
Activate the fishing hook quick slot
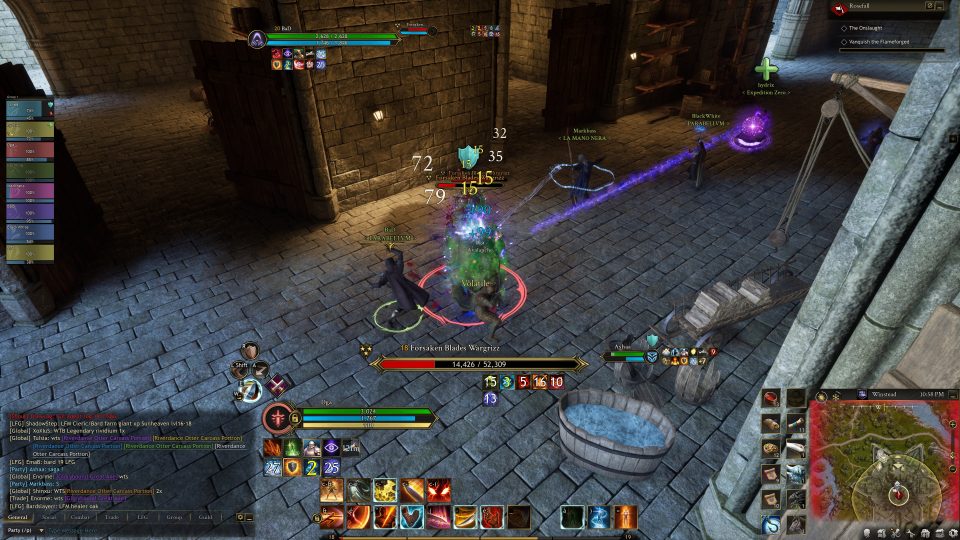point(771,524)
